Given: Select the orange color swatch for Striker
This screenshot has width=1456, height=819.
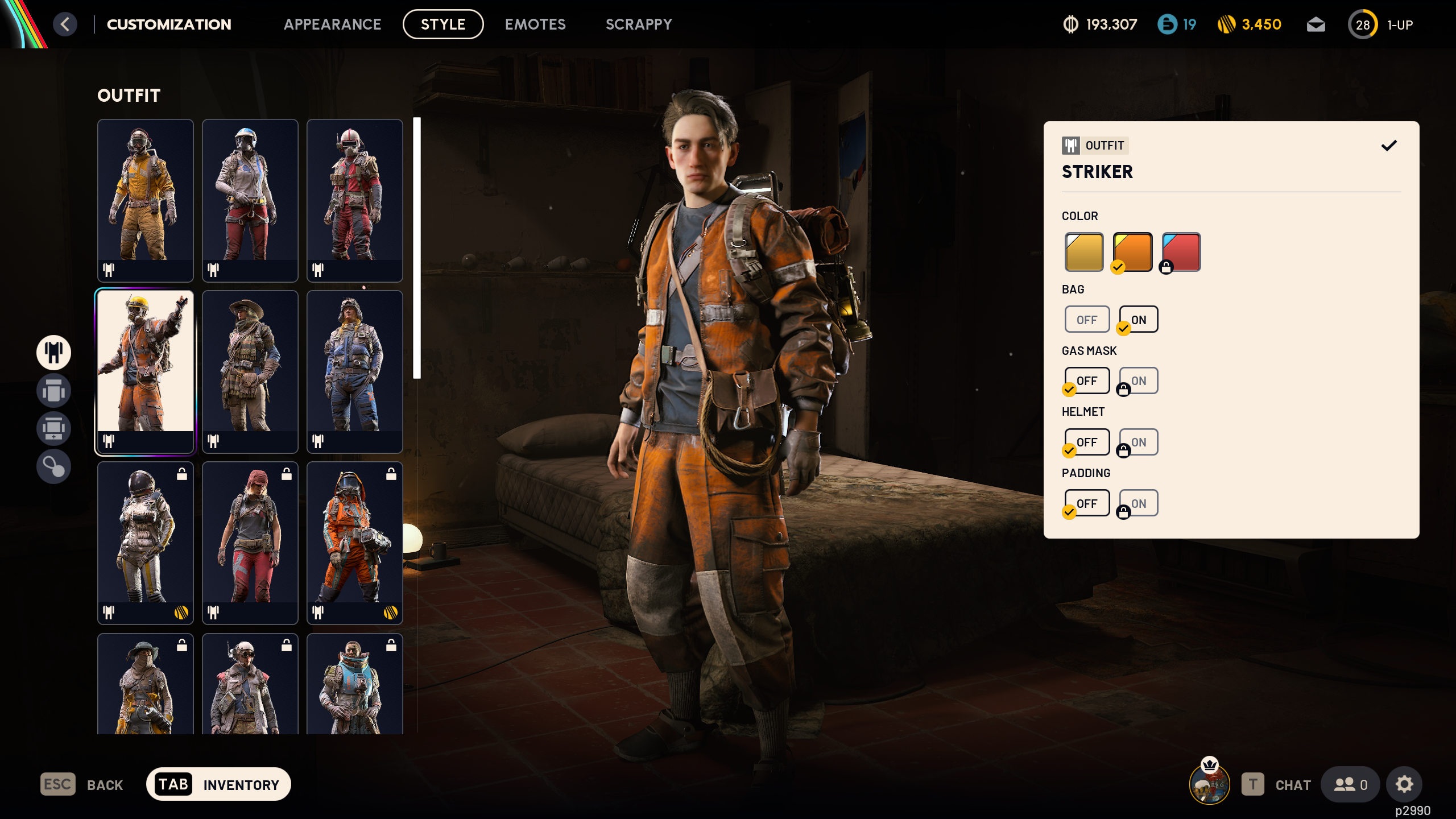Looking at the screenshot, I should point(1132,251).
